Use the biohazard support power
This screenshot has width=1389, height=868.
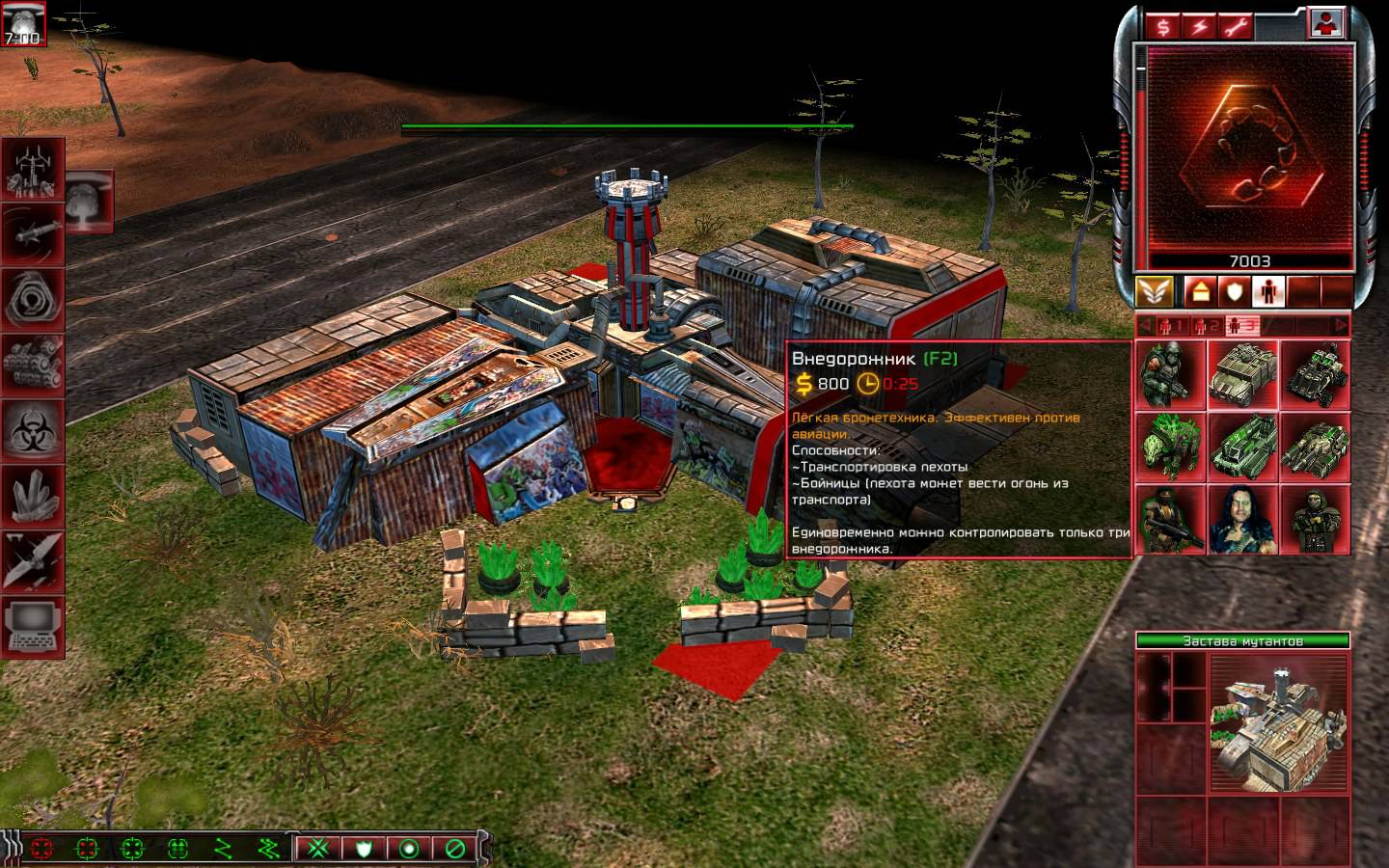click(34, 429)
